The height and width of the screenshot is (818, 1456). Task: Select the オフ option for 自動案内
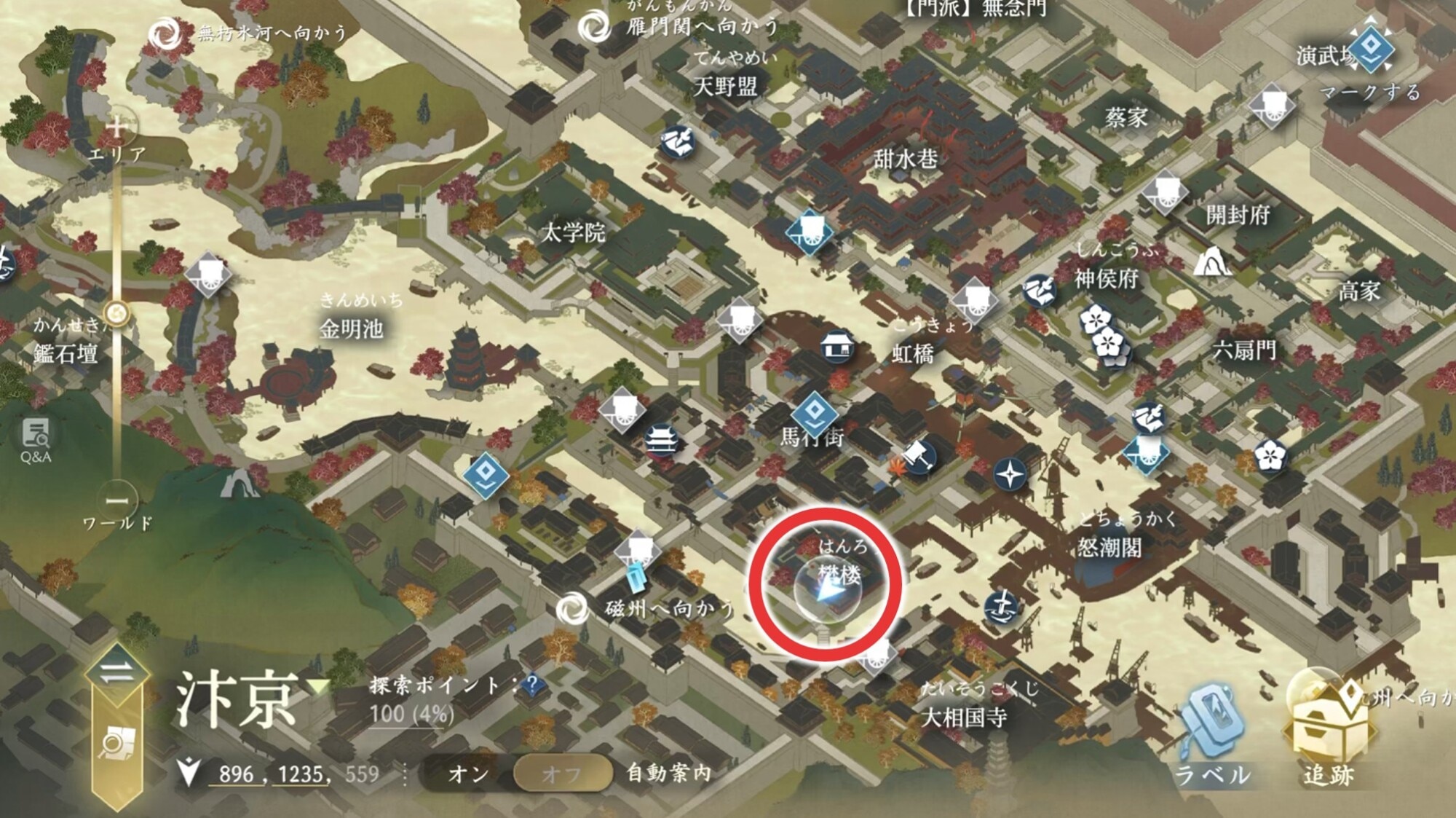562,774
